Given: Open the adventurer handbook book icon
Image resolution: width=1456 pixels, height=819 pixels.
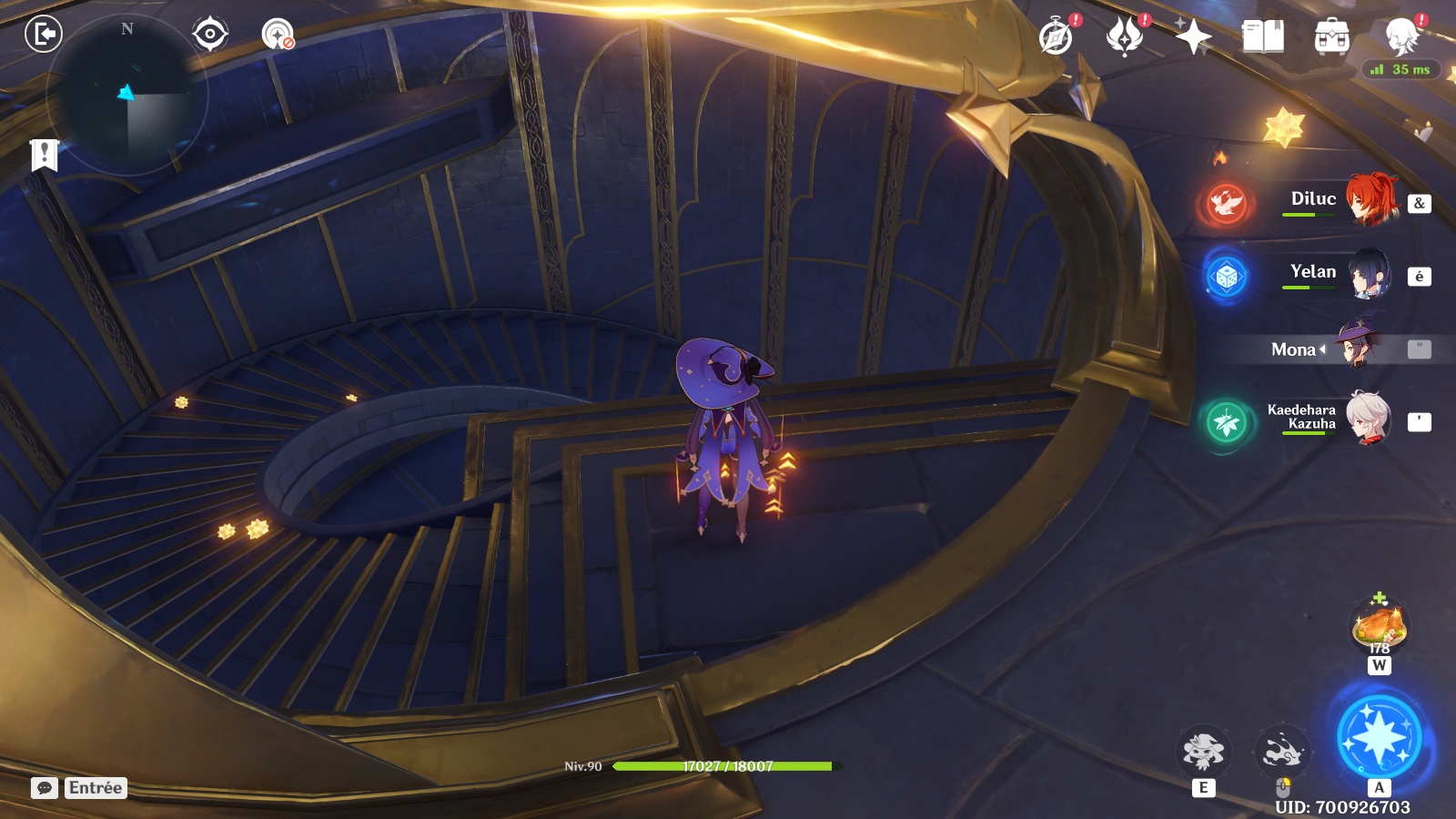Looking at the screenshot, I should [1263, 37].
